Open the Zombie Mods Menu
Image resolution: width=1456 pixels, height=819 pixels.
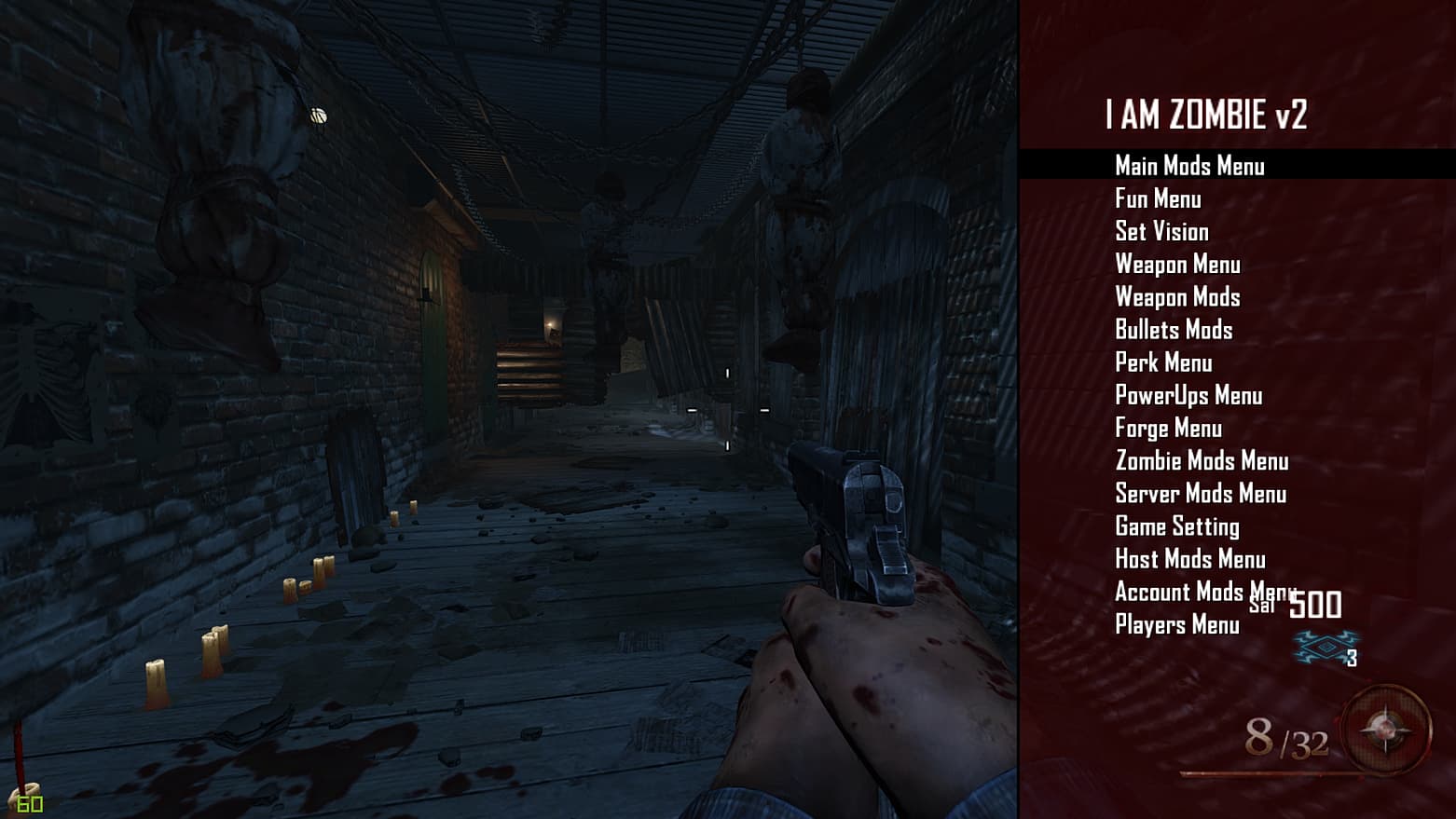[x=1202, y=461]
